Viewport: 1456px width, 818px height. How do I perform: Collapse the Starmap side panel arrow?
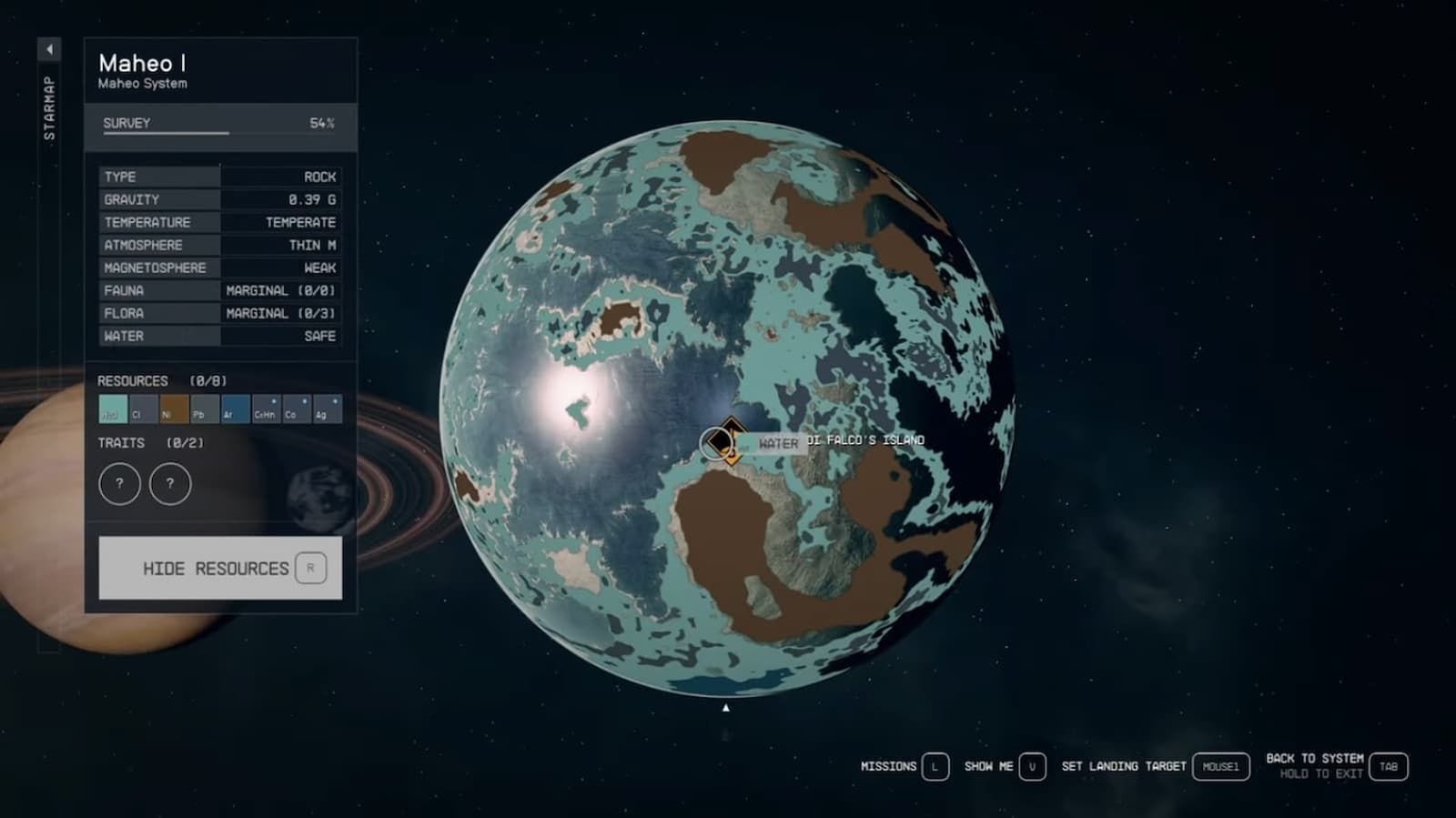pyautogui.click(x=47, y=47)
